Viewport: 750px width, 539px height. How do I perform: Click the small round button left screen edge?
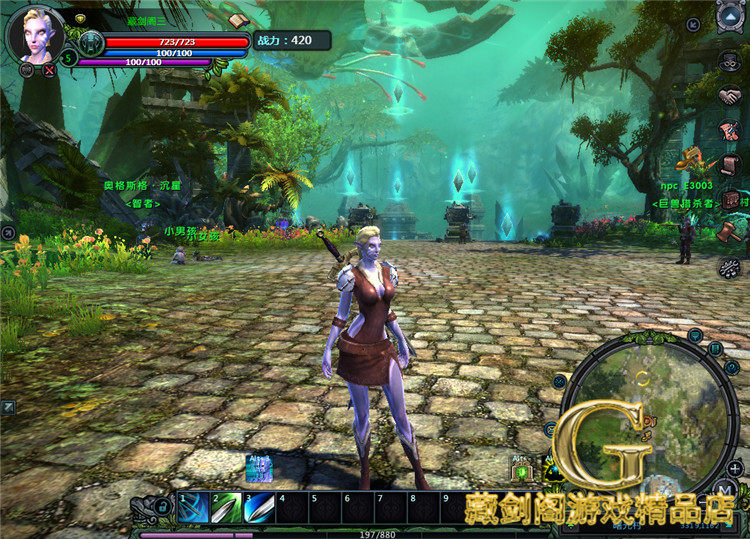(8, 233)
